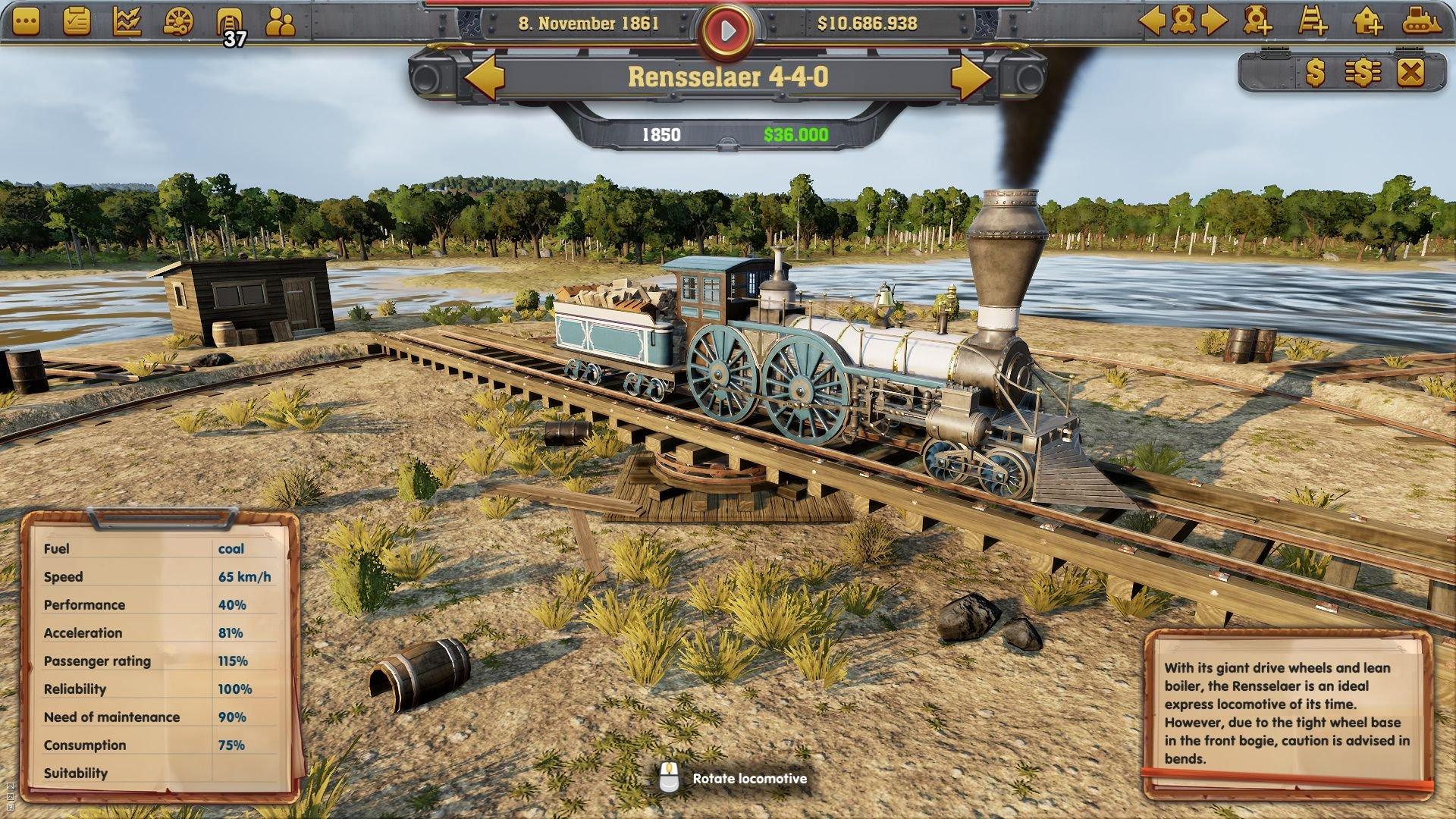Resume game time with the play button
The width and height of the screenshot is (1456, 819).
pos(727,26)
